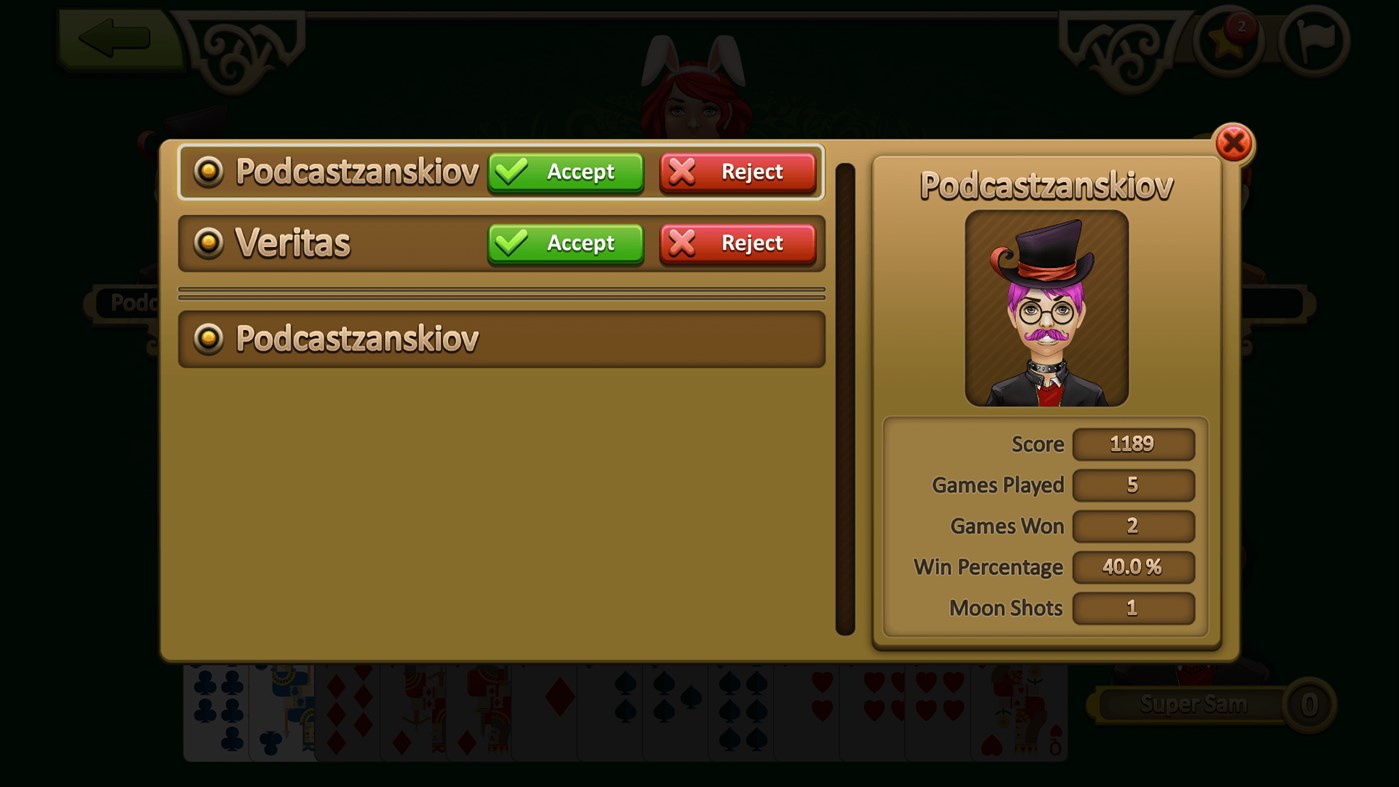Click the Score value showing 1189
This screenshot has height=787, width=1399.
click(x=1133, y=444)
